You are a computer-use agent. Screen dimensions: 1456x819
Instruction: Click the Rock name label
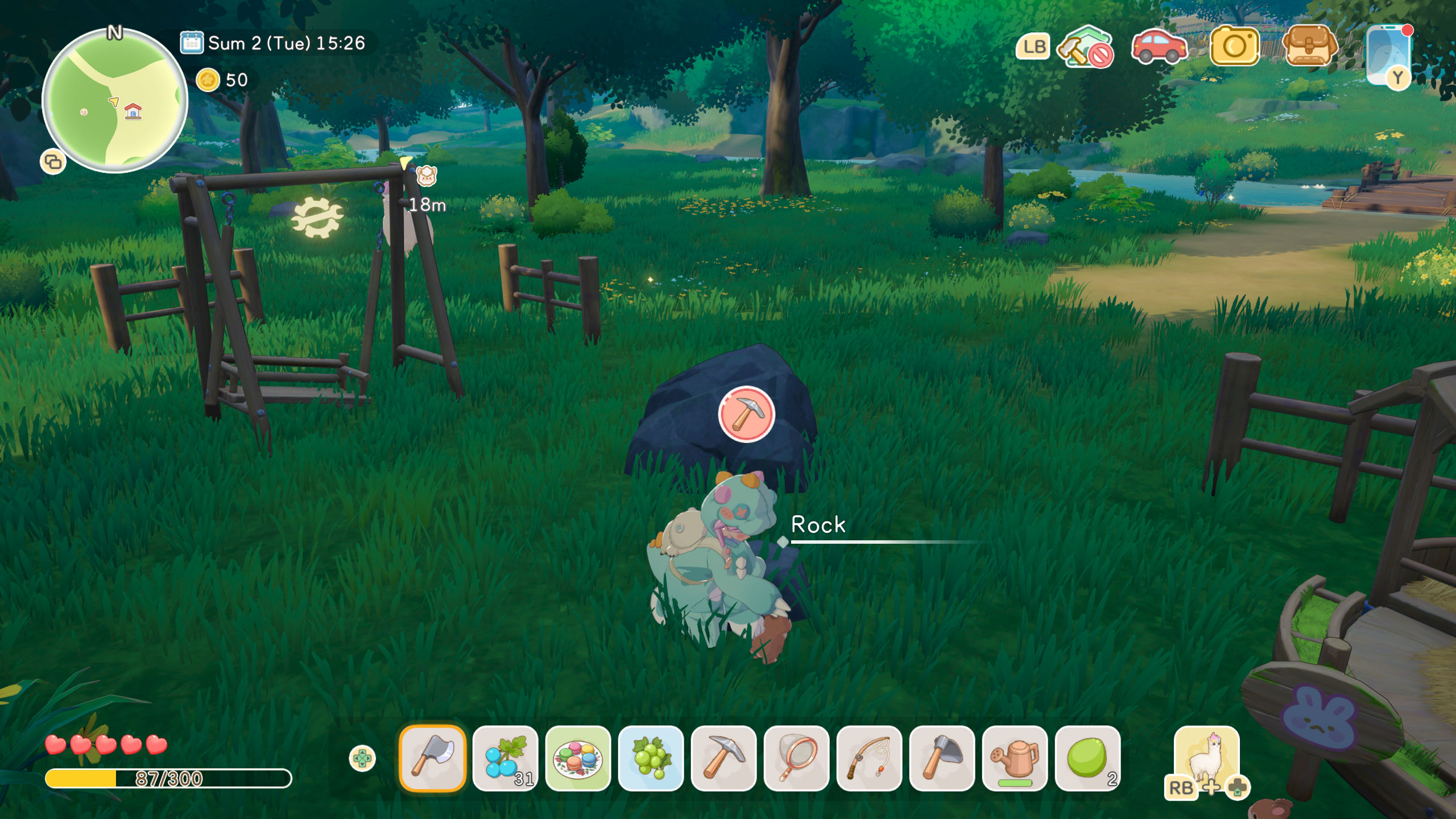tap(819, 525)
